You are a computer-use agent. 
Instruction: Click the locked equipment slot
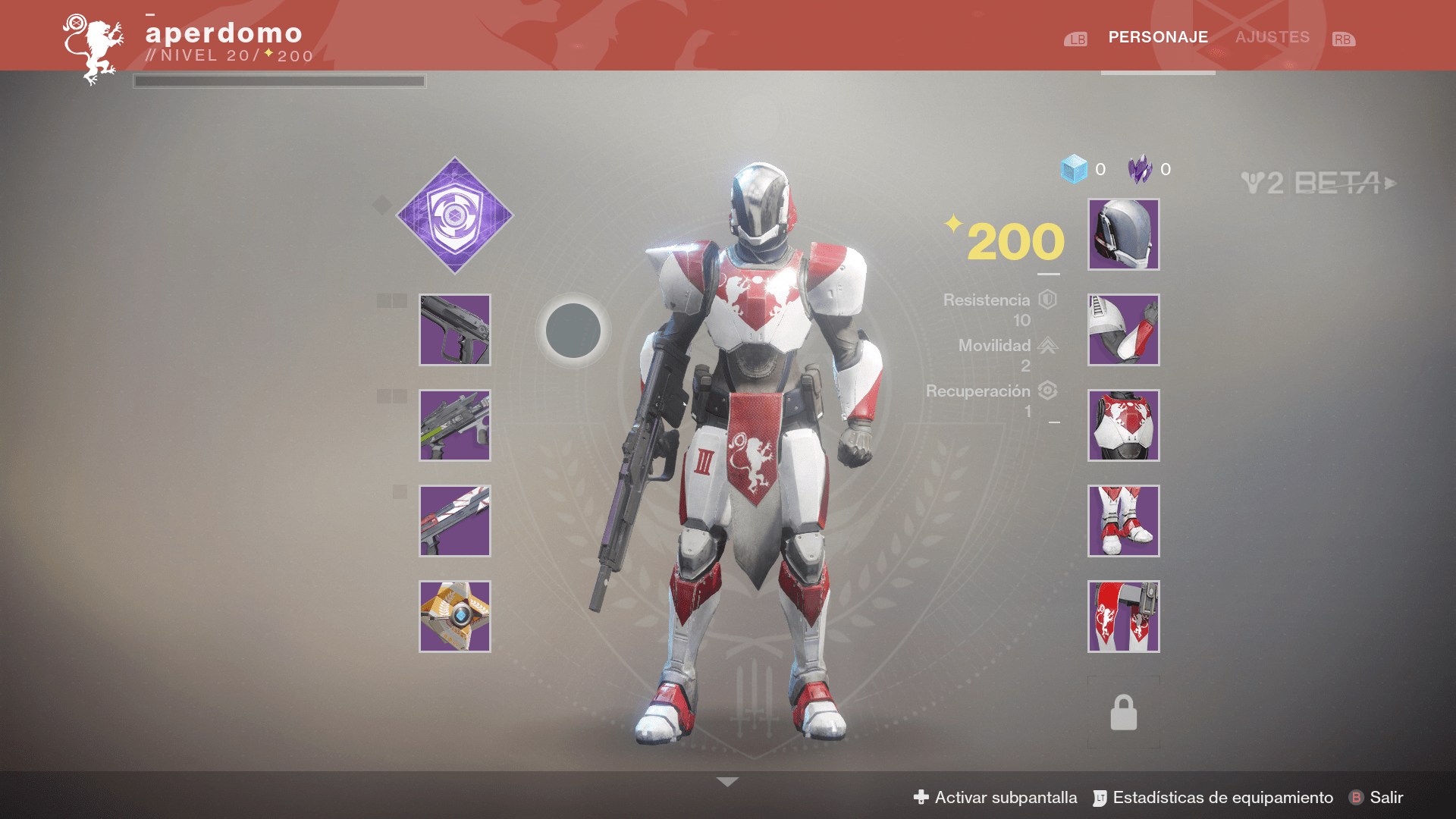[x=1123, y=712]
